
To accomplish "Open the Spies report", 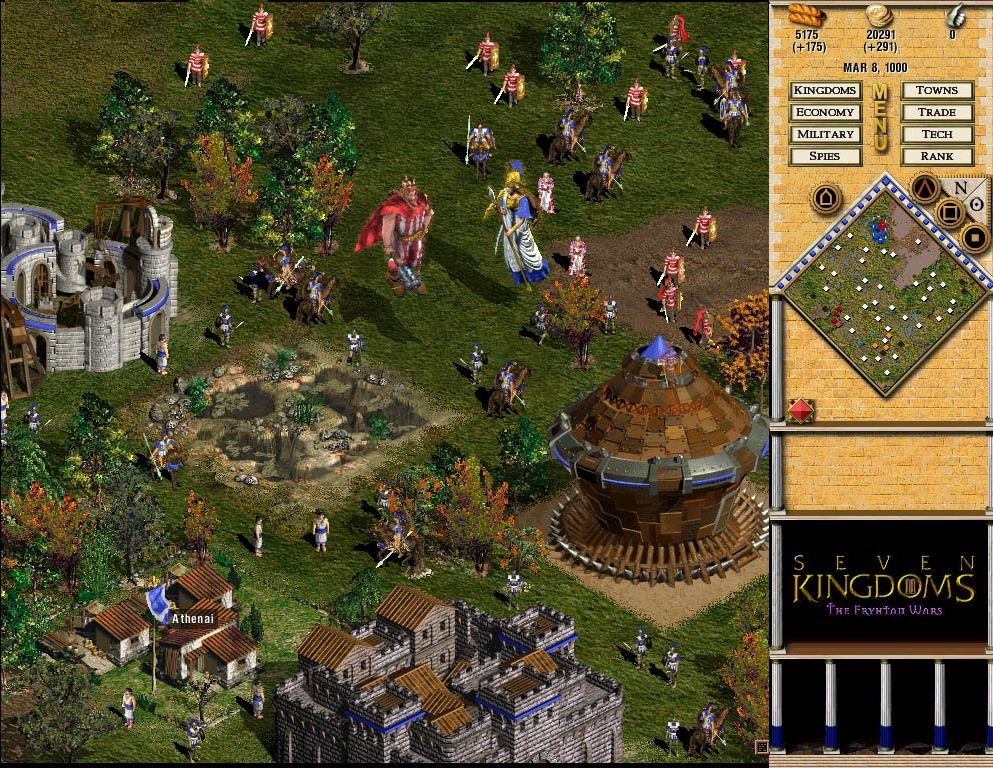I will [825, 156].
